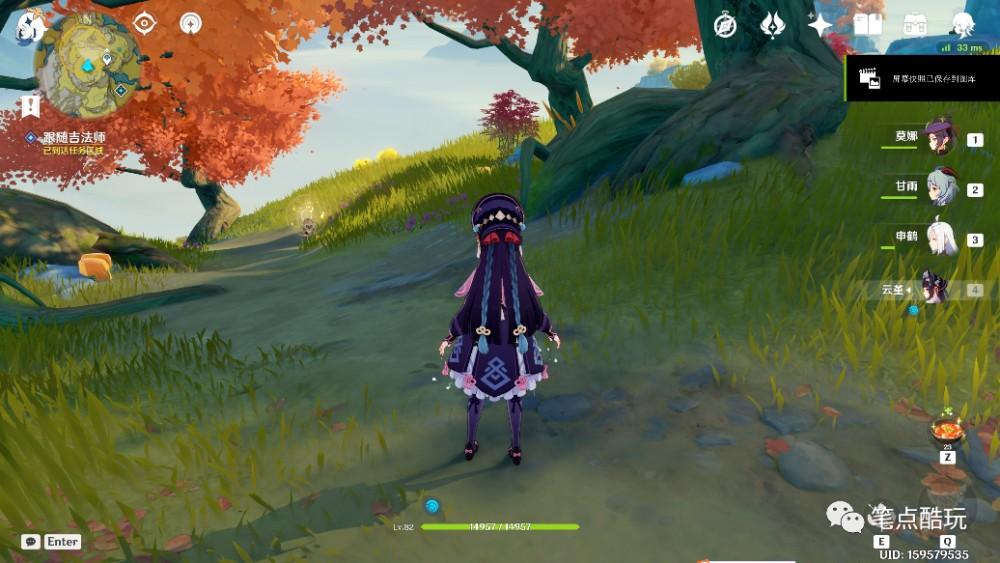Viewport: 1000px width, 563px height.
Task: Activate the eye-shaped elemental sight icon
Action: (144, 23)
